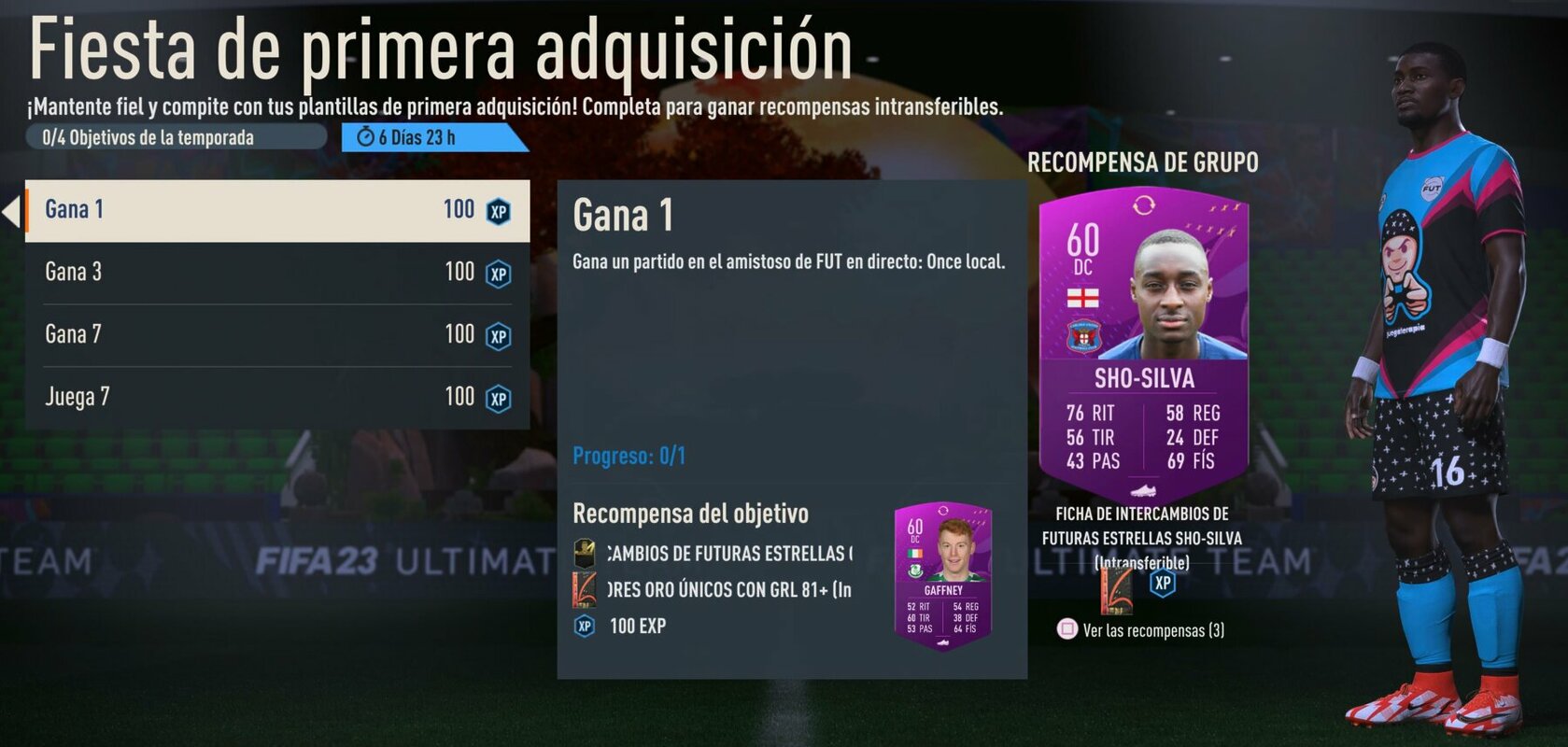Select the XP icon next to Gana 3
Viewport: 1568px width, 747px height.
[497, 273]
